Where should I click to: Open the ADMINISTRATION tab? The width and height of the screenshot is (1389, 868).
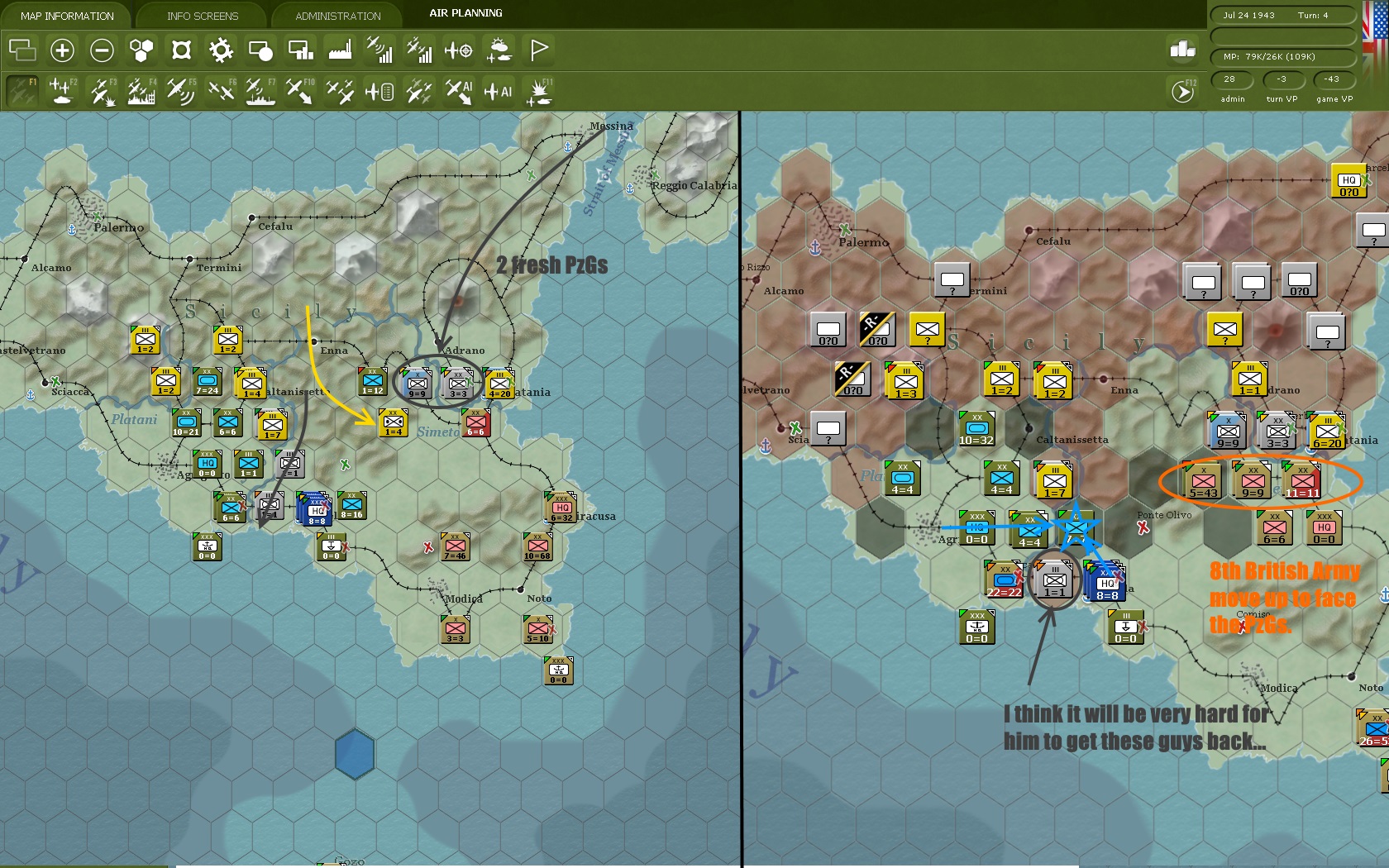coord(335,15)
